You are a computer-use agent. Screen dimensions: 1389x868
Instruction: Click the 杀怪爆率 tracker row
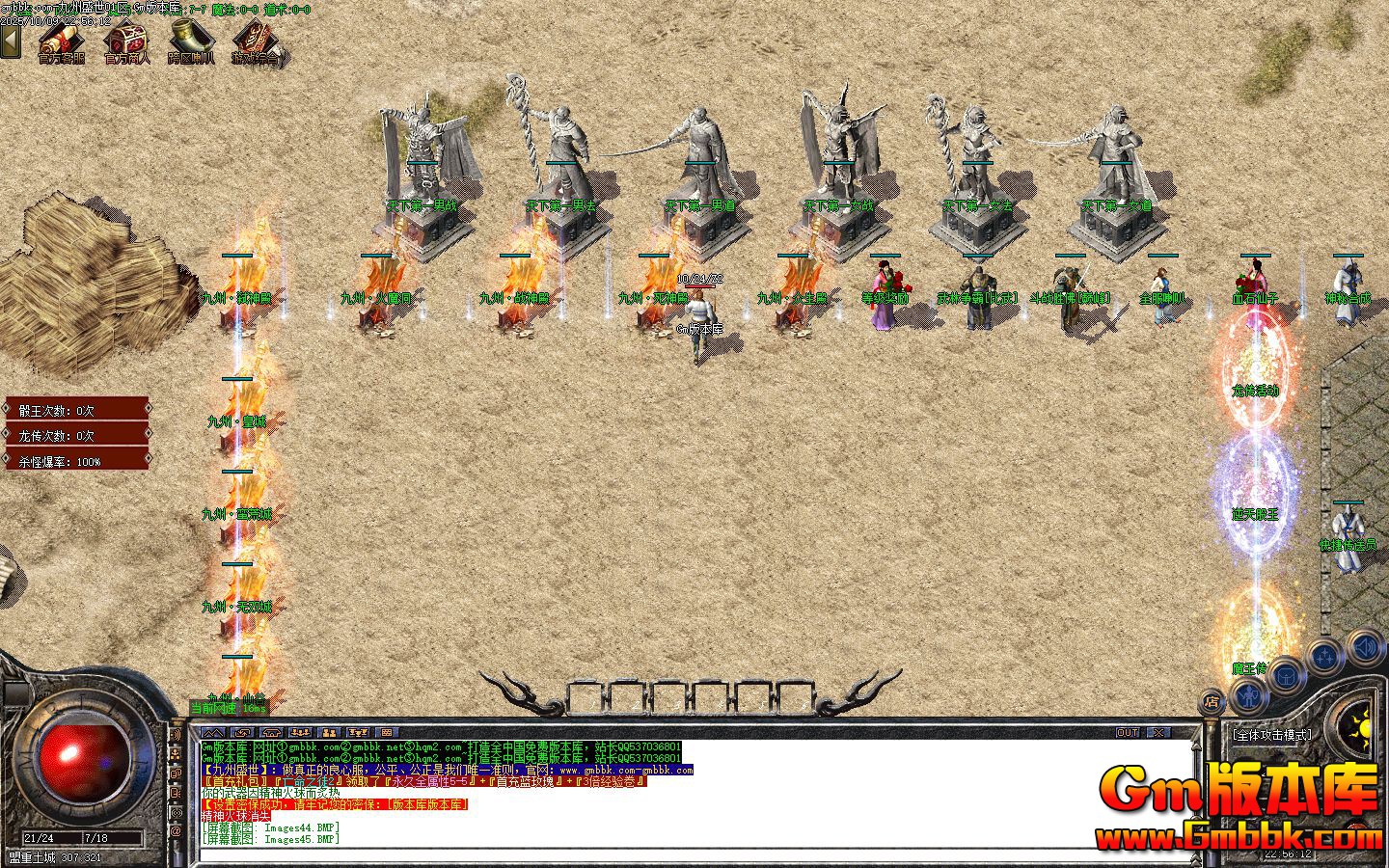point(77,462)
